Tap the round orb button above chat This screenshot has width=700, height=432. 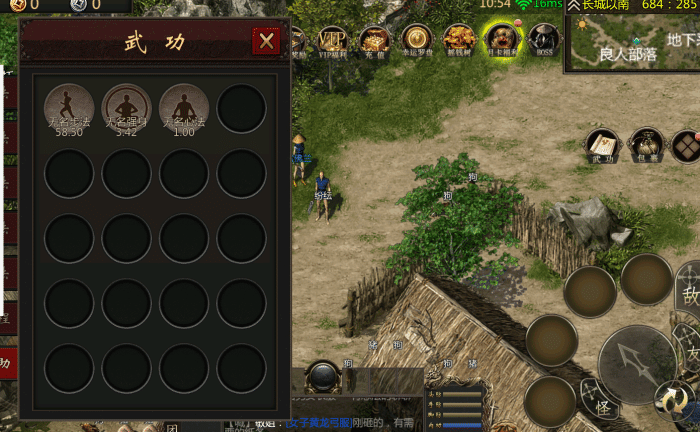(x=323, y=377)
